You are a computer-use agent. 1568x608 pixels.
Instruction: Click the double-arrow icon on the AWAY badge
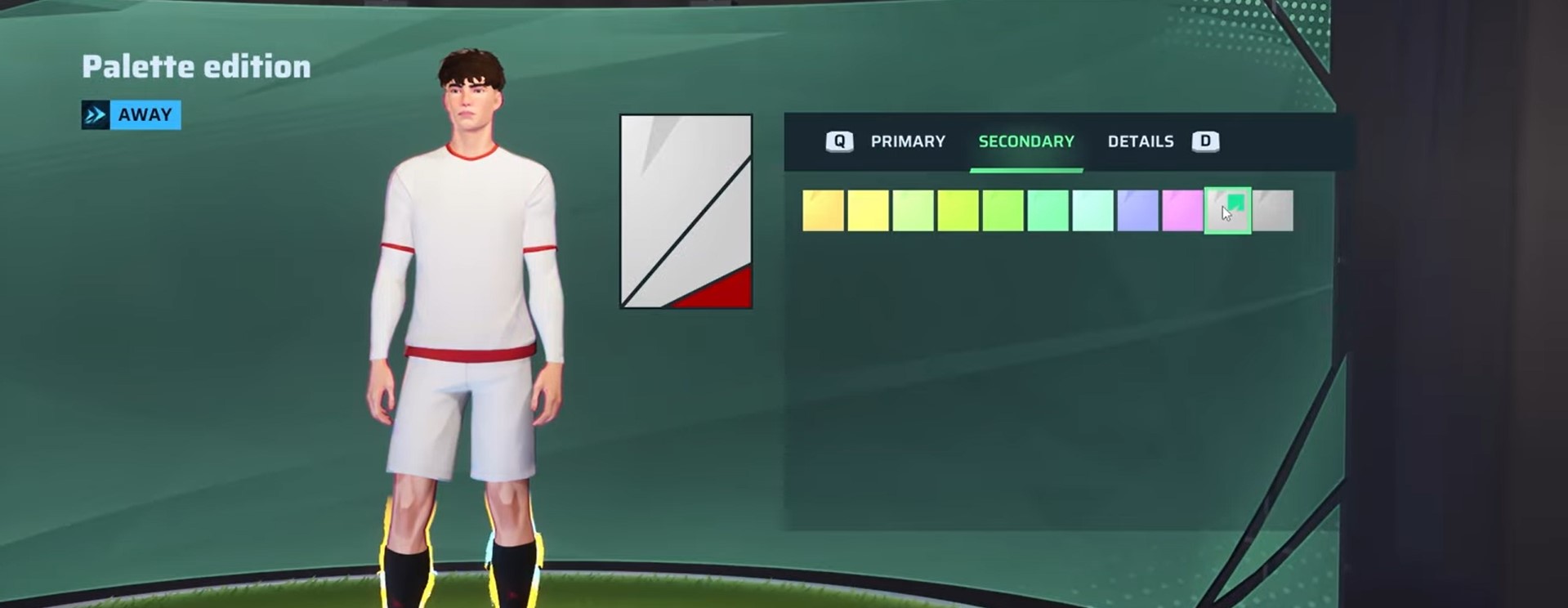pyautogui.click(x=96, y=114)
